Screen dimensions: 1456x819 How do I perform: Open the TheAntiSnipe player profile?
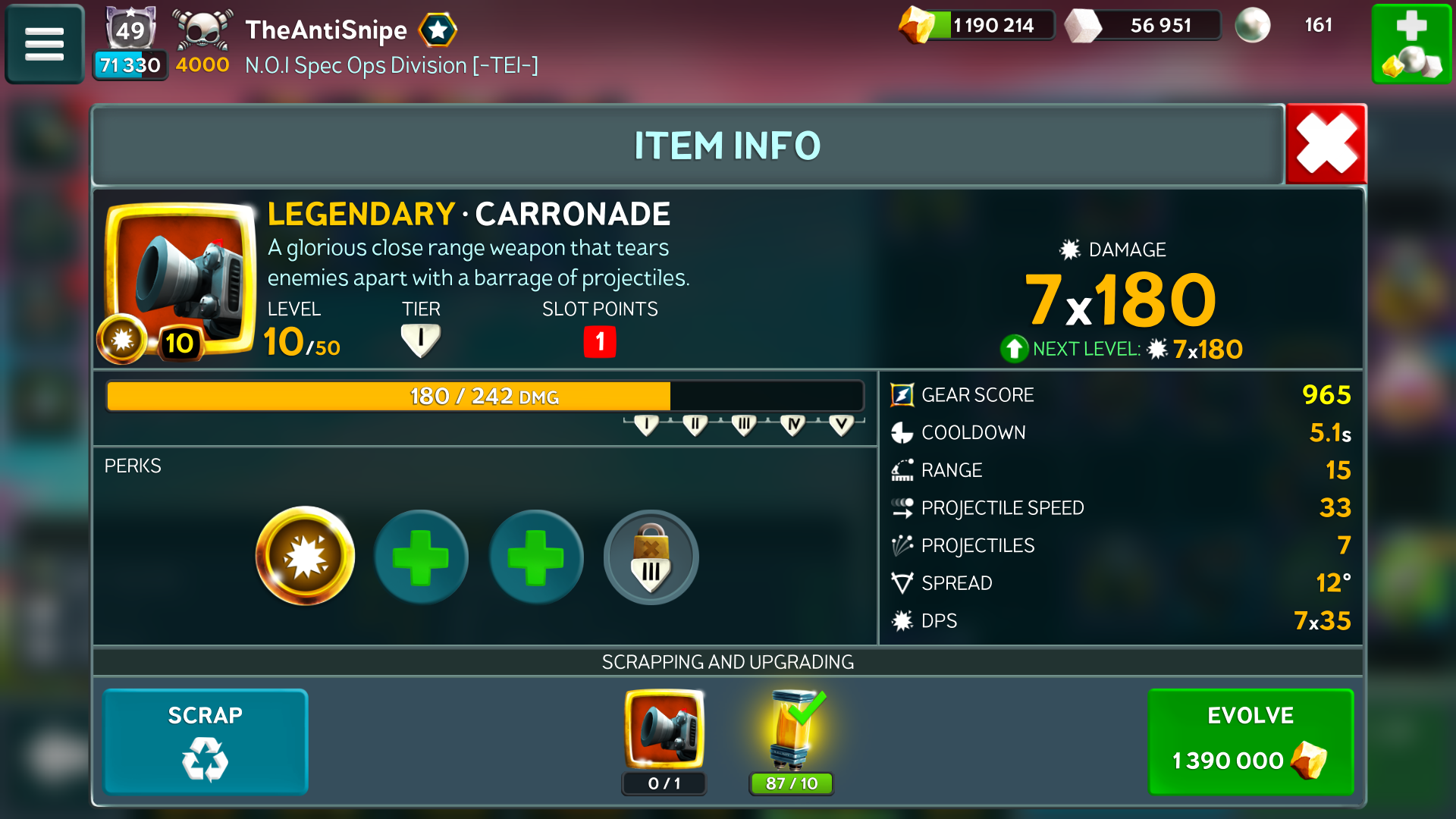pyautogui.click(x=326, y=30)
